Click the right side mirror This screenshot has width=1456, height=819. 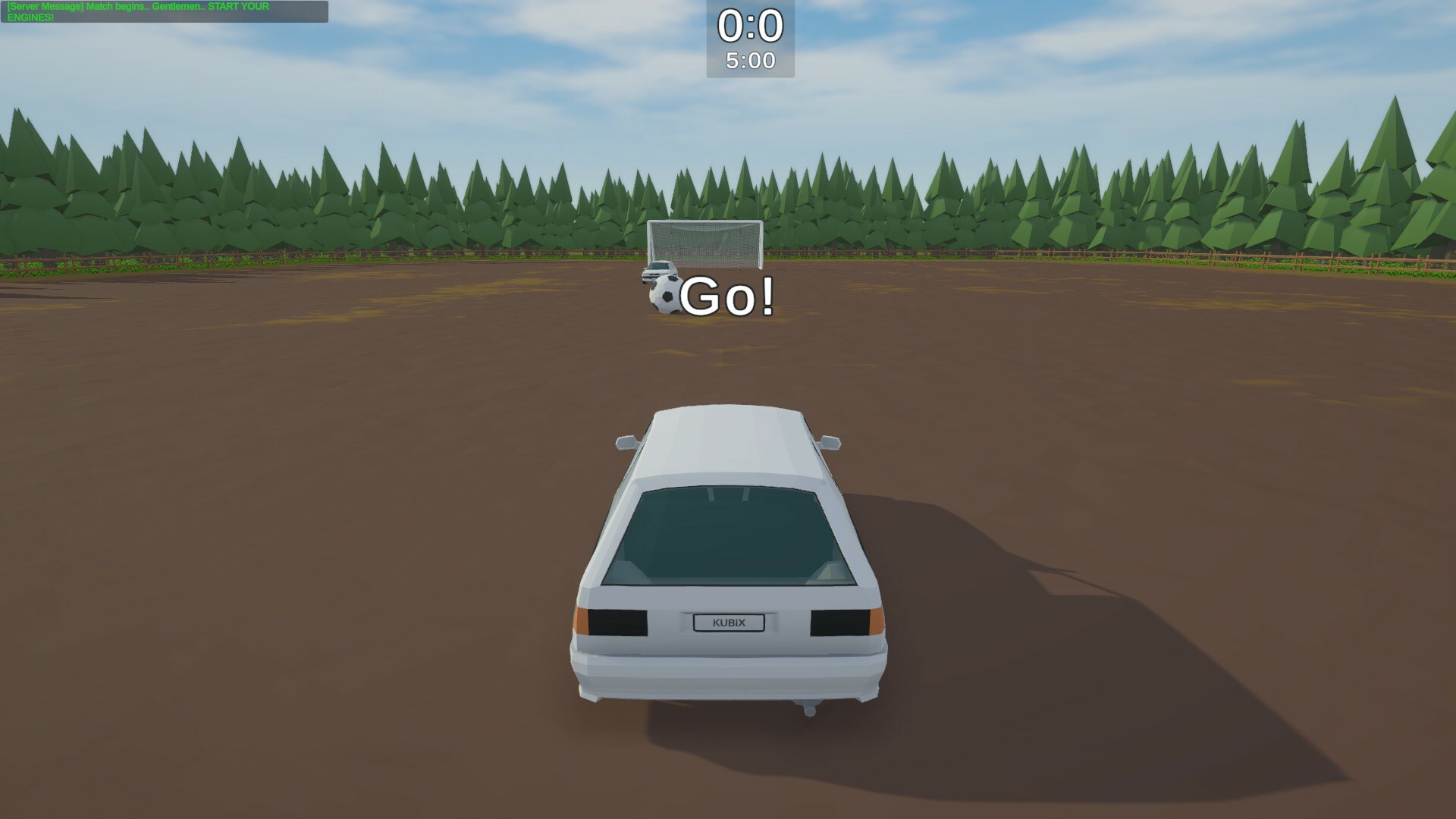point(830,444)
